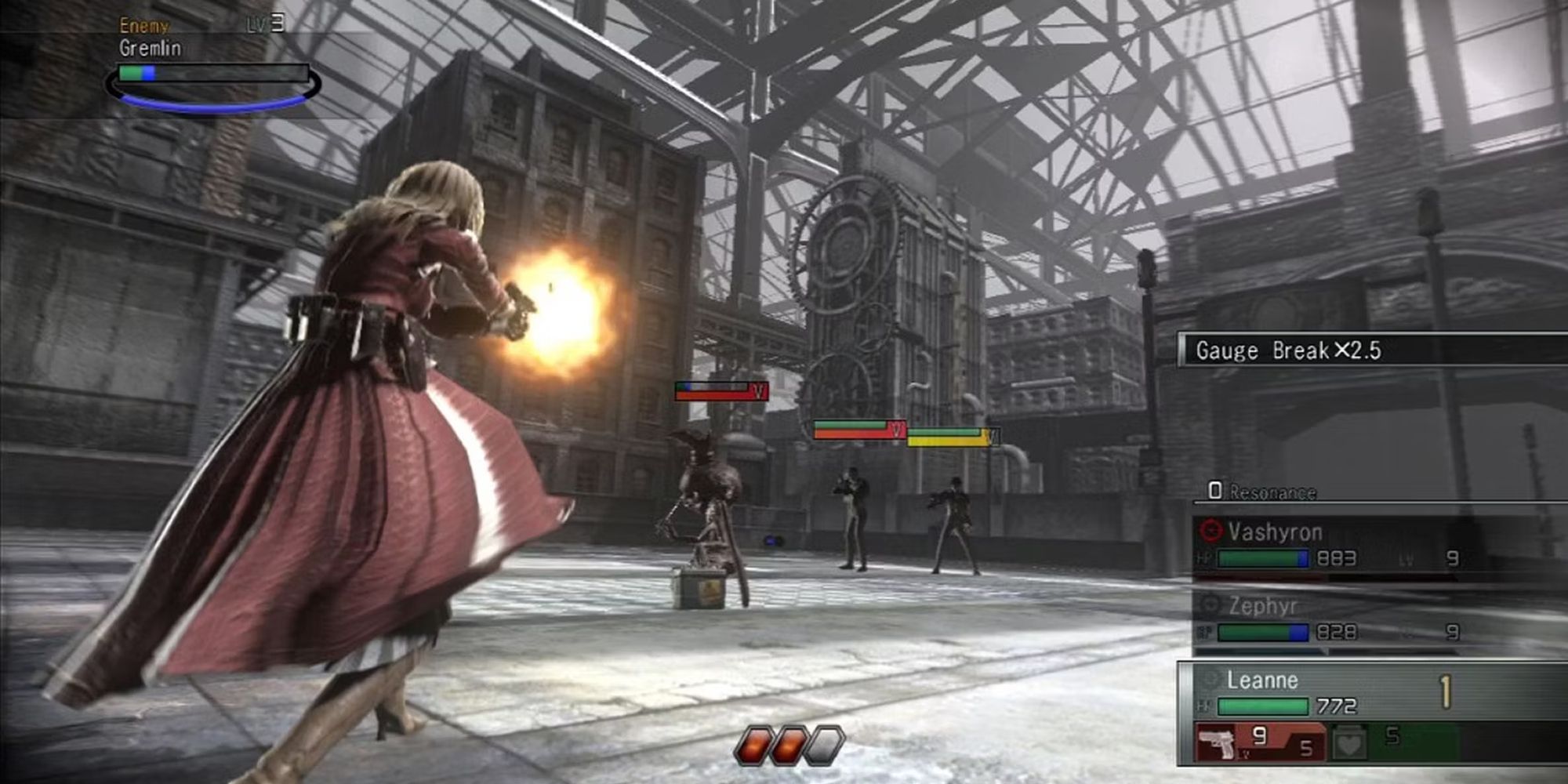
Task: Click the grey crosshair icon next to Zephyr
Action: pyautogui.click(x=1210, y=604)
